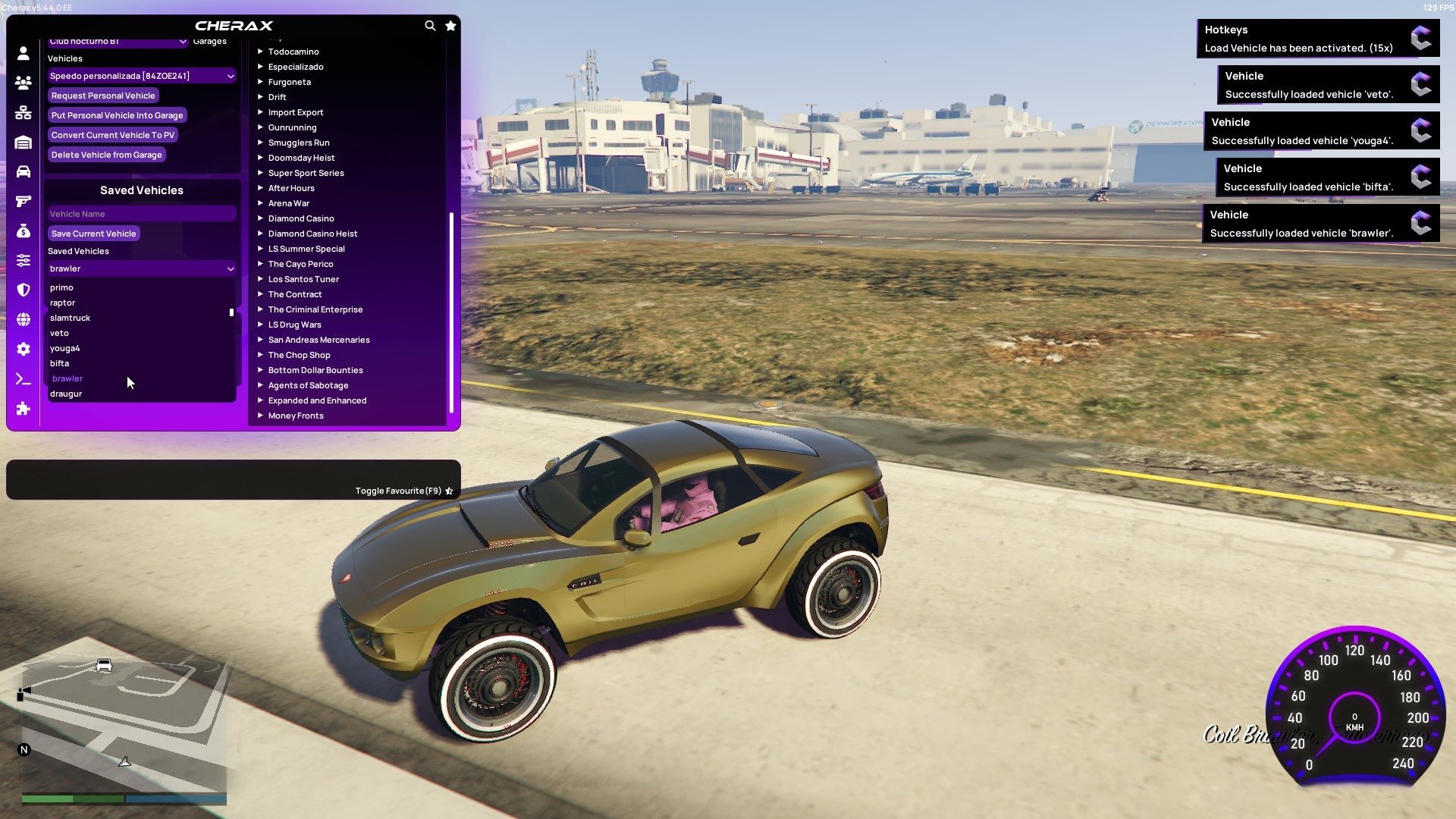Select draugur from the saved vehicles list
Image resolution: width=1456 pixels, height=819 pixels.
66,394
